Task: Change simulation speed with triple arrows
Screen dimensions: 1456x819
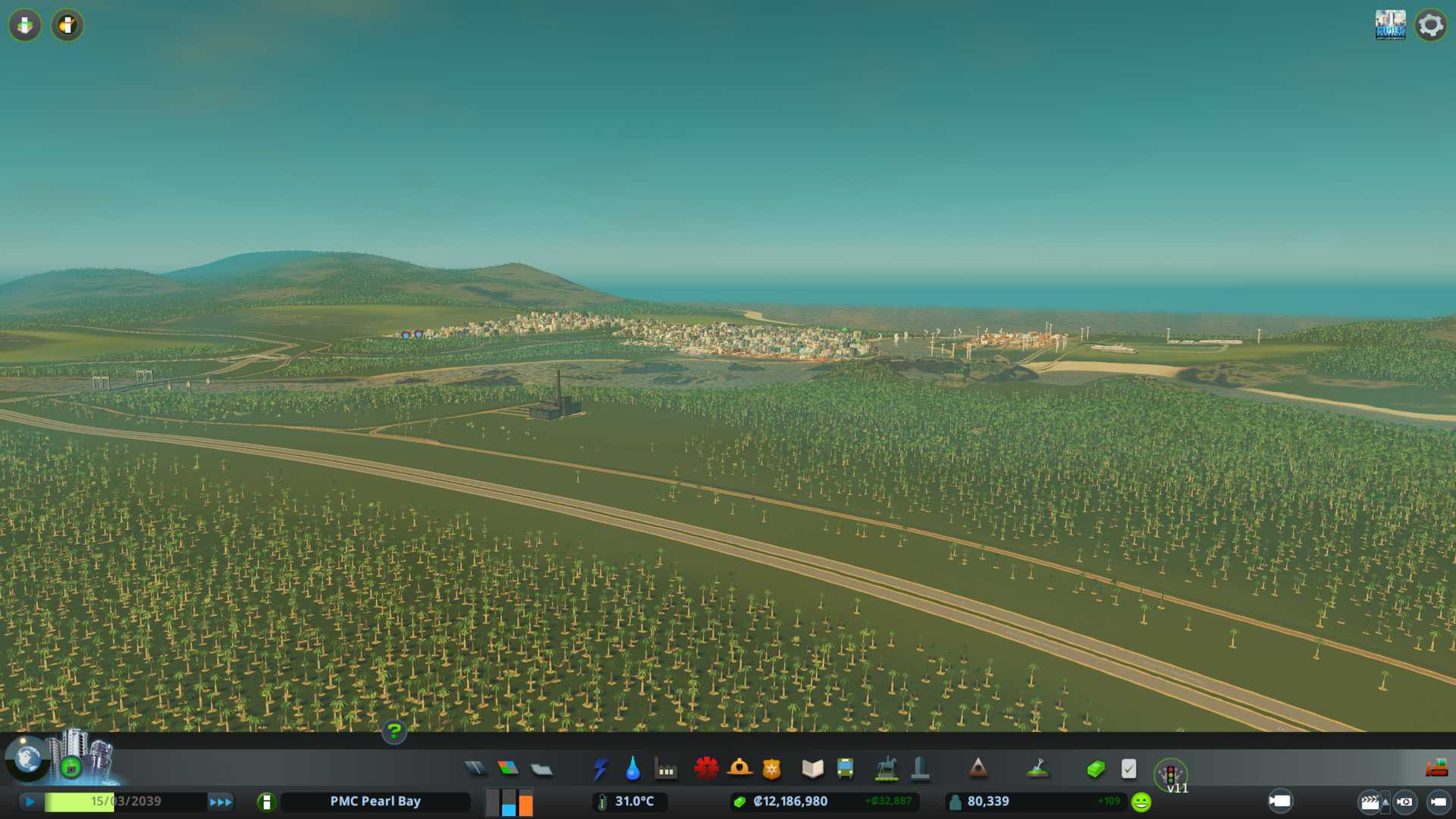Action: tap(221, 802)
